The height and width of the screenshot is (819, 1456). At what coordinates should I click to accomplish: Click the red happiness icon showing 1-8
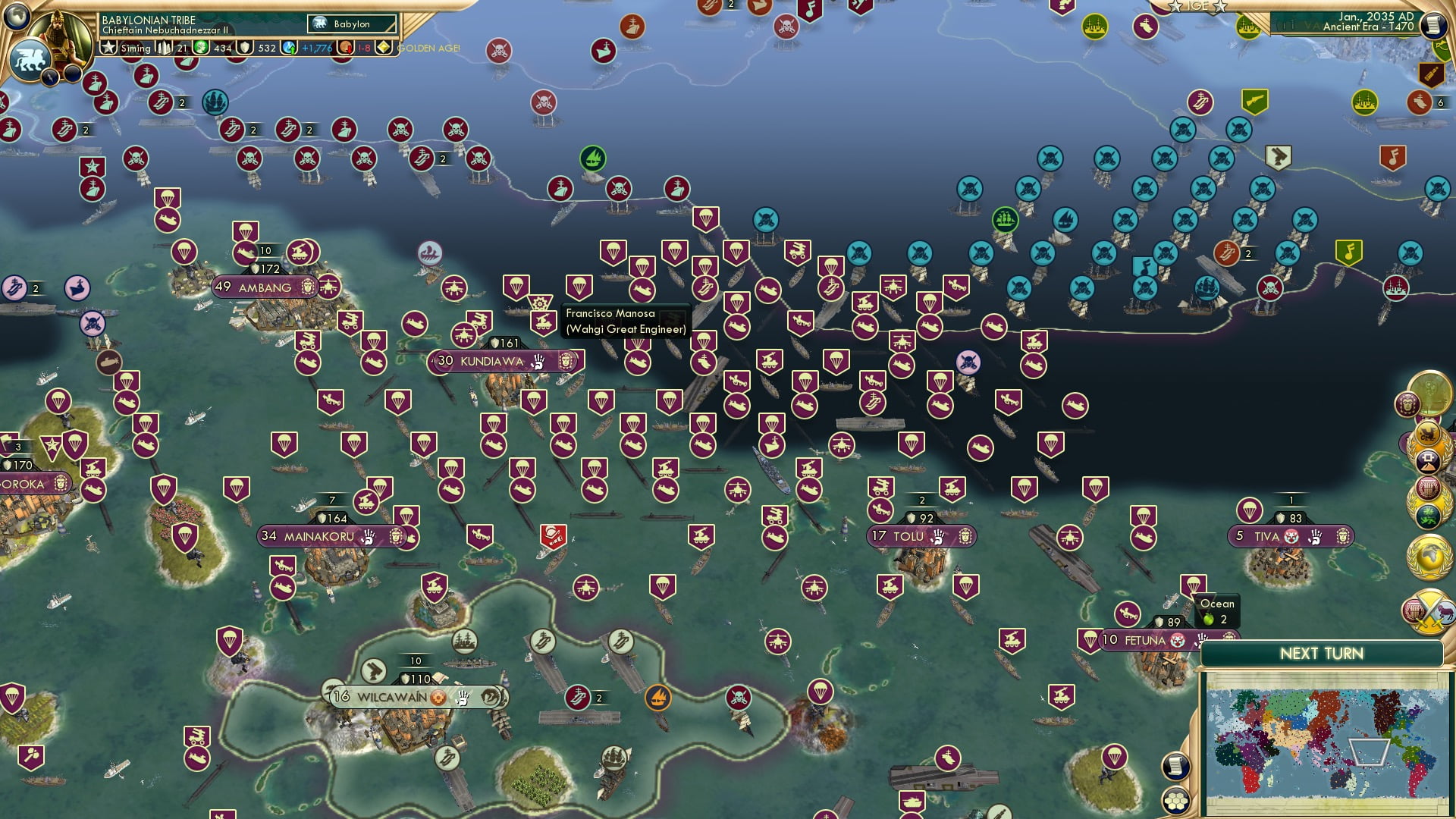[346, 49]
